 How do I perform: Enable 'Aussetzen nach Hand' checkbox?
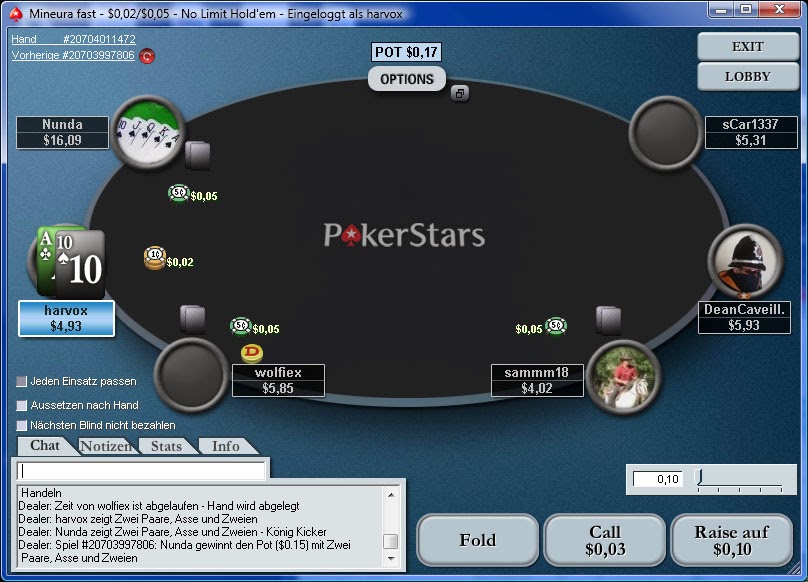(x=22, y=405)
